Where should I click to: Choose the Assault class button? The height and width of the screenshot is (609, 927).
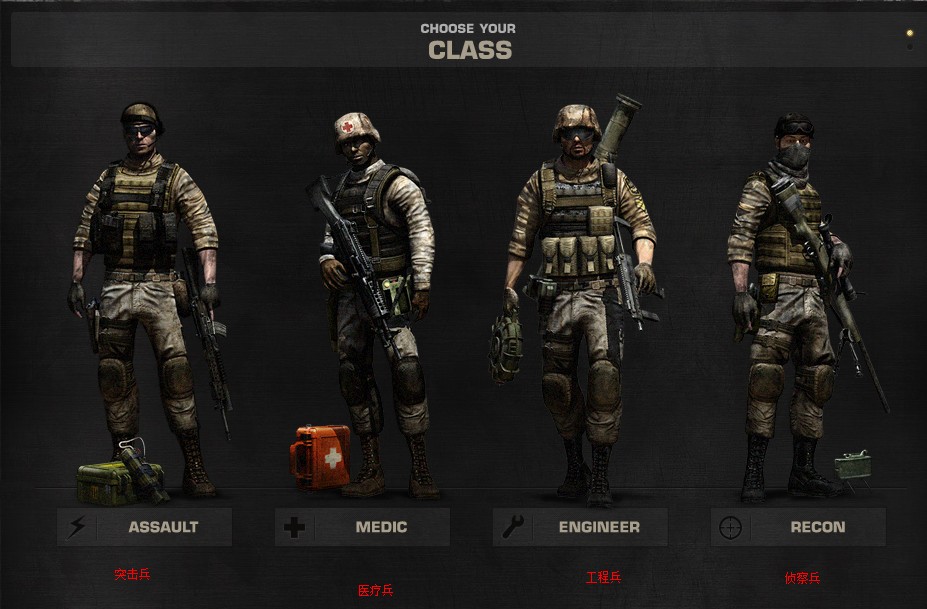(145, 527)
